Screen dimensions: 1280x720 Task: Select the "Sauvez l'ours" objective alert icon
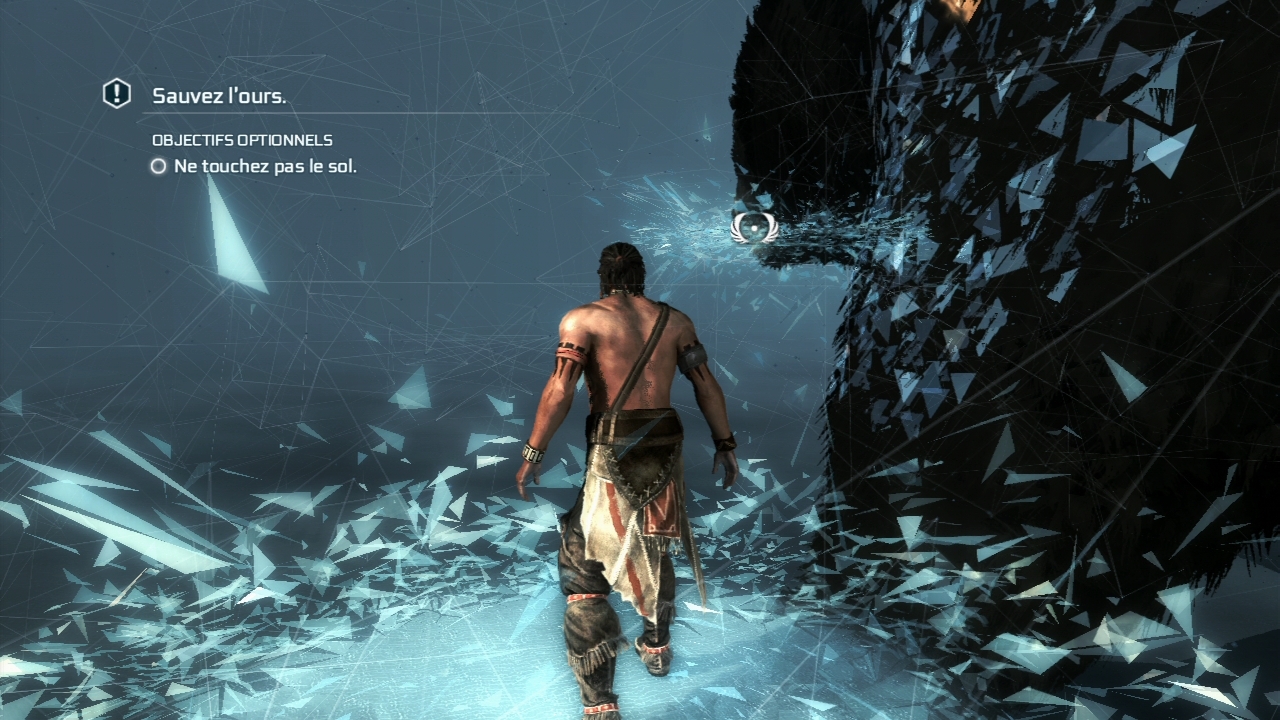117,94
